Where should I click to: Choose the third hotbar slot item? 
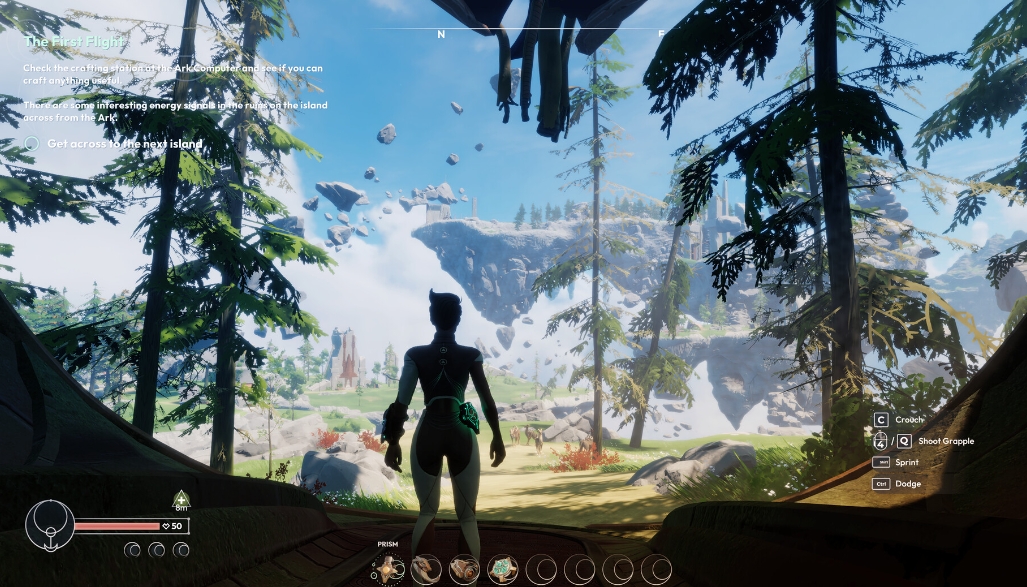coord(464,569)
